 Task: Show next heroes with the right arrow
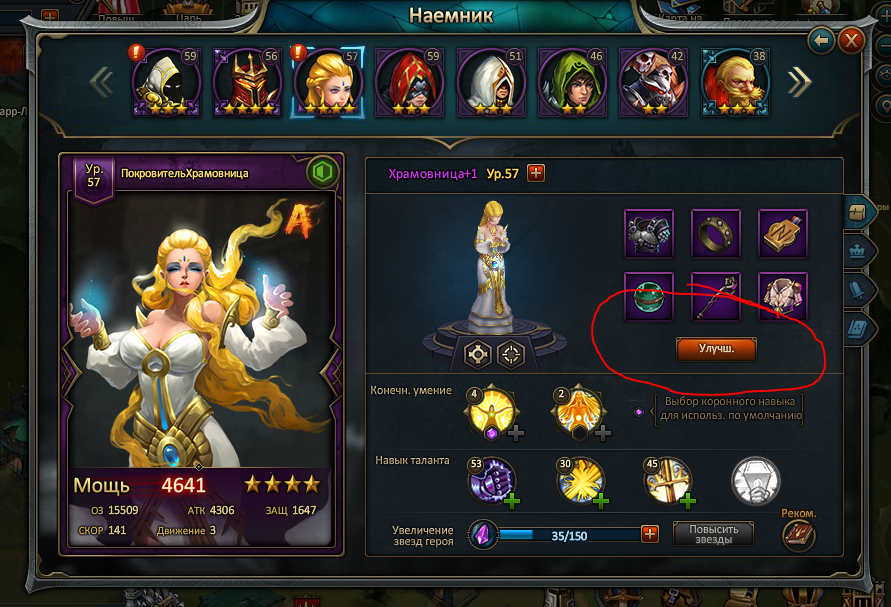tap(799, 82)
